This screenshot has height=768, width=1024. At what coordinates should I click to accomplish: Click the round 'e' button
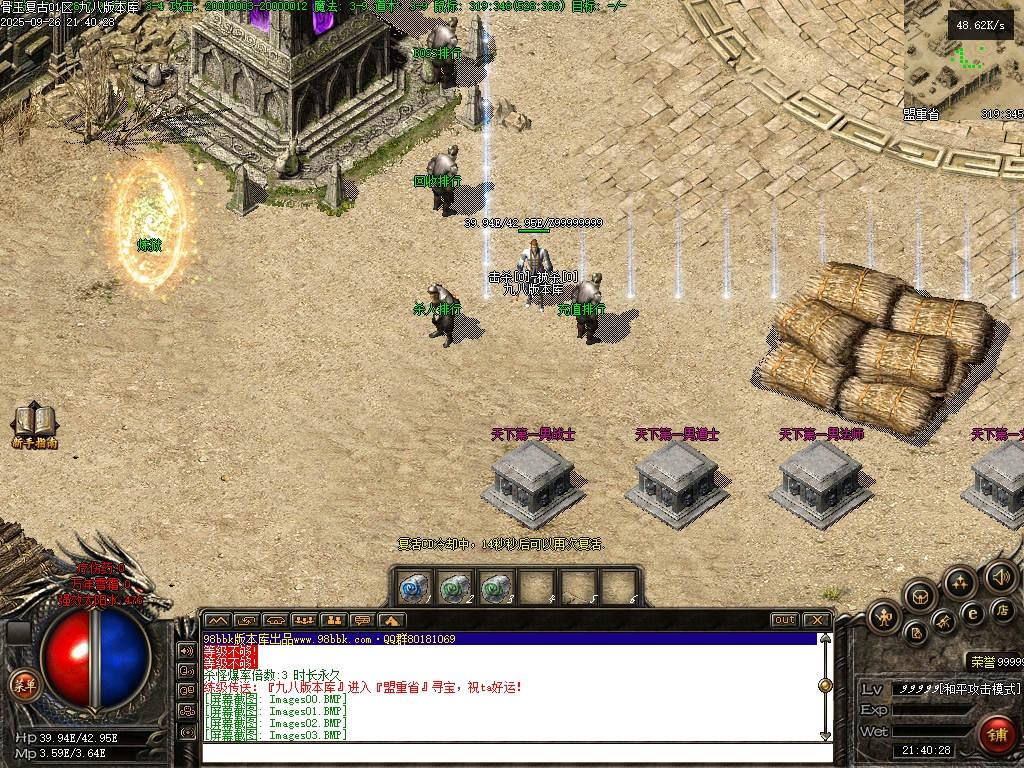pyautogui.click(x=971, y=613)
